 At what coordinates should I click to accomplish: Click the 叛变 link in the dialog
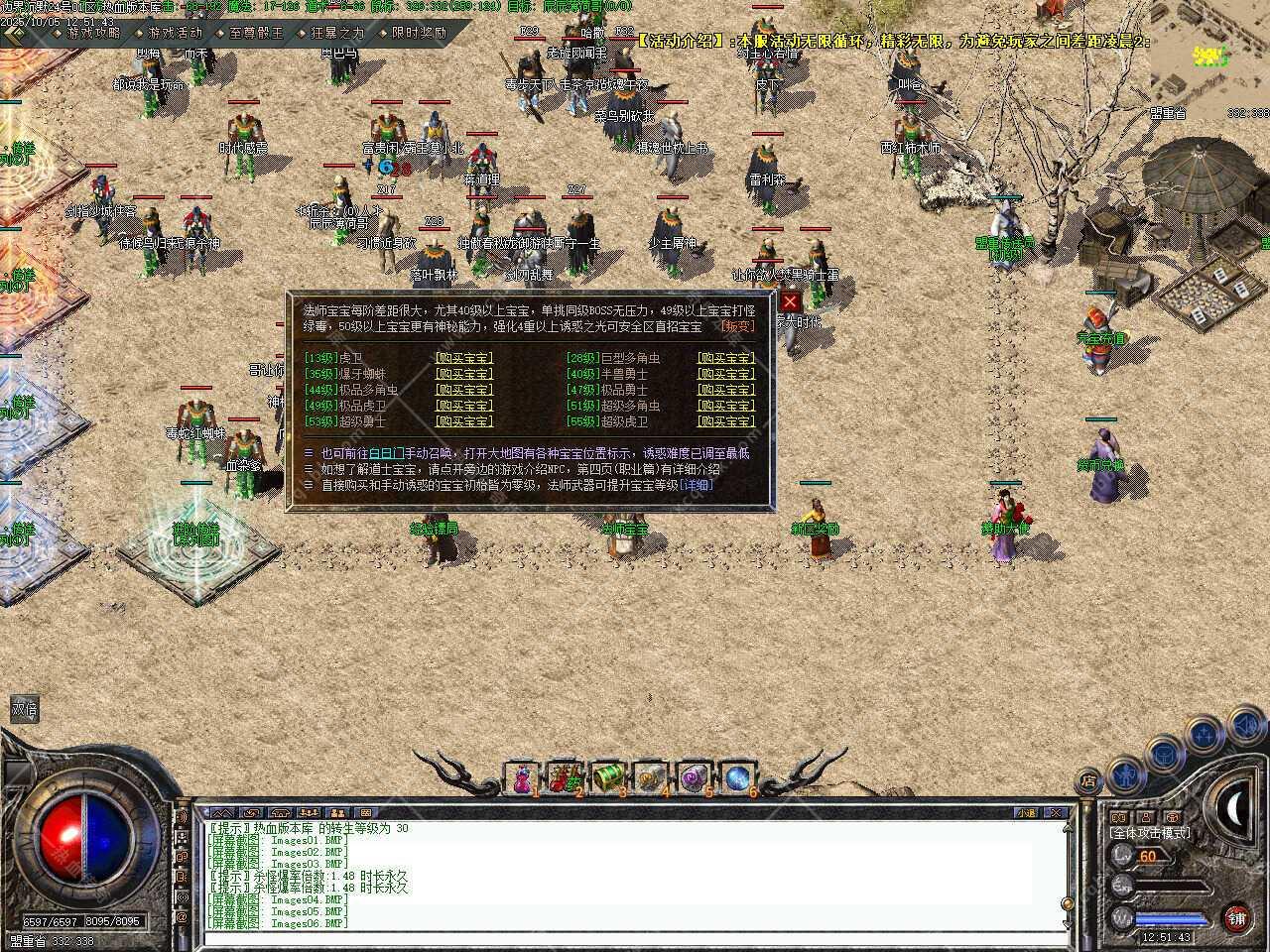point(737,326)
